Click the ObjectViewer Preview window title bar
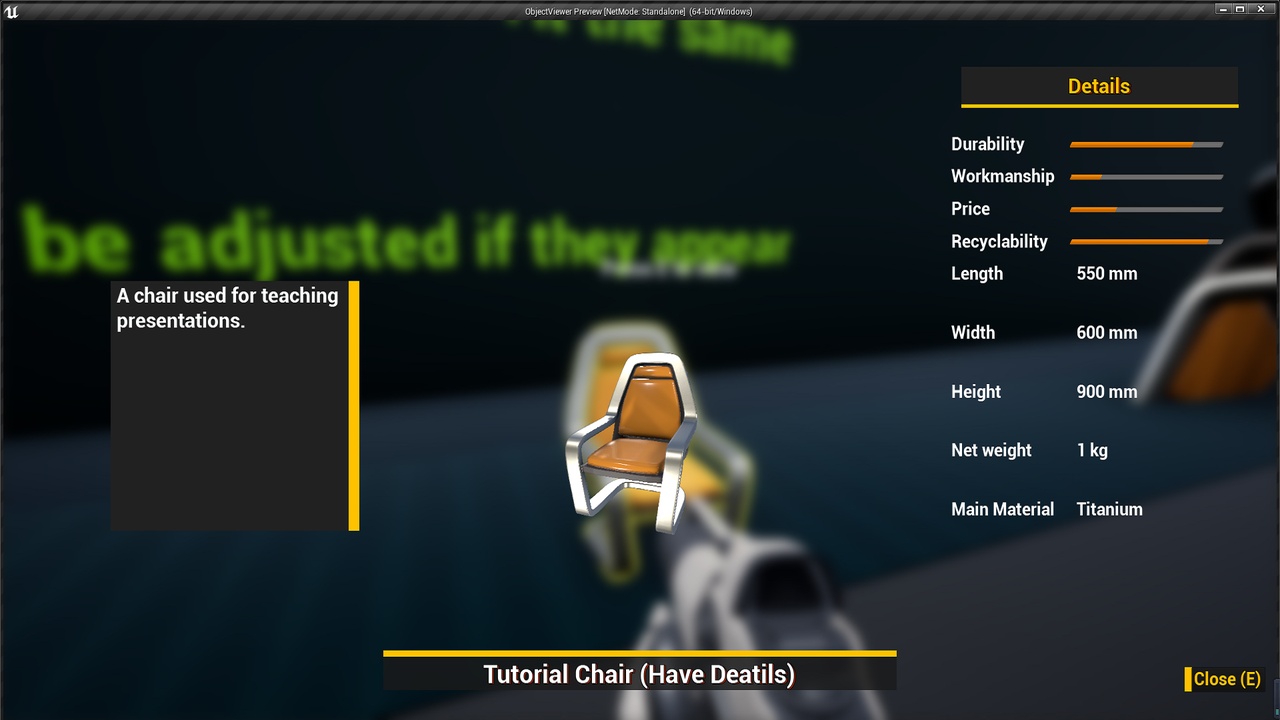 [x=640, y=11]
